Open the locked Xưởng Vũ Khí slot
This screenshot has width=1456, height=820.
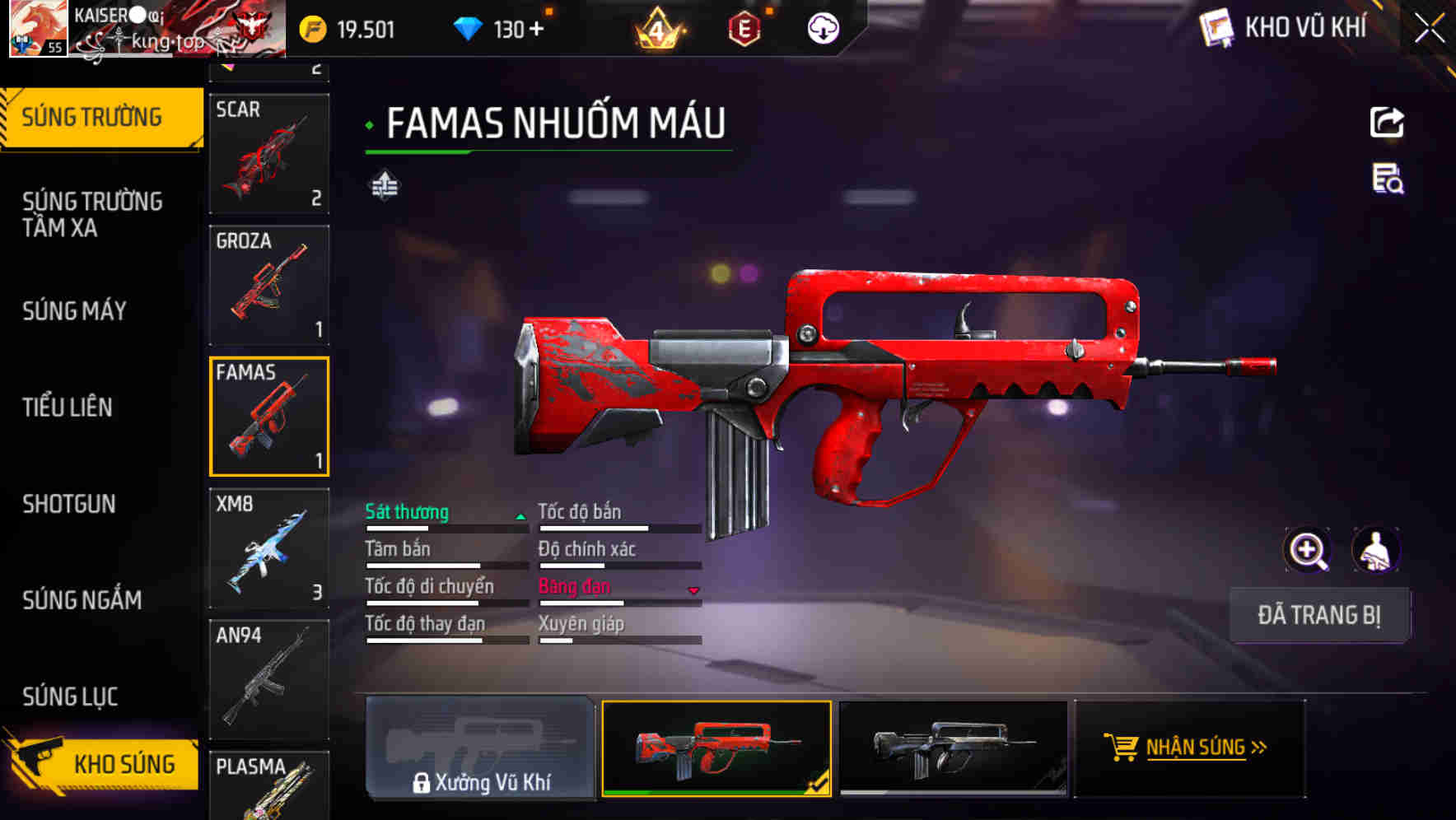point(480,748)
